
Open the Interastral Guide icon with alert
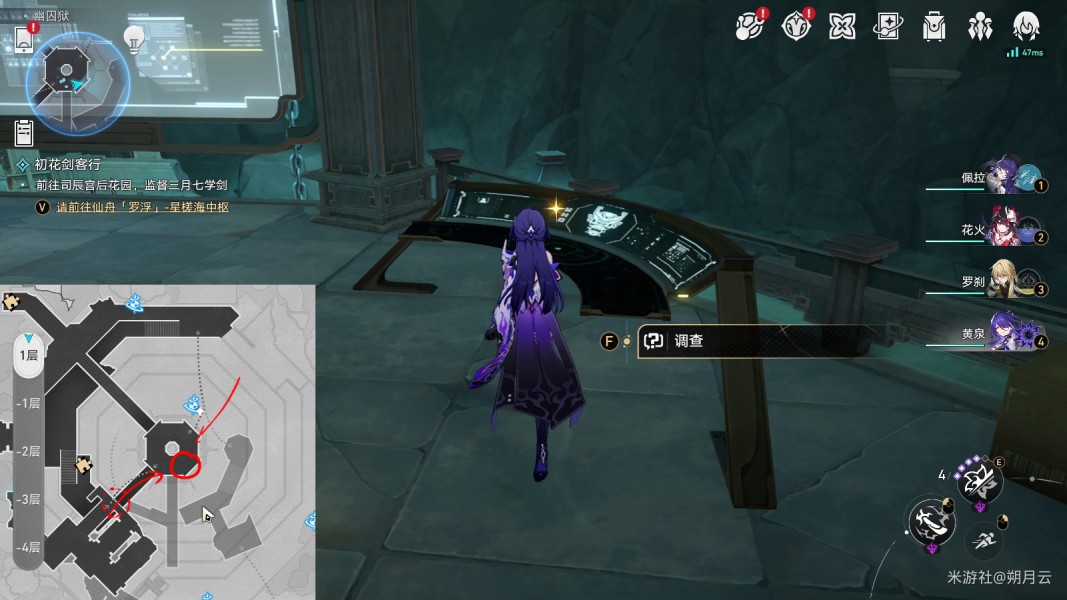coord(749,26)
